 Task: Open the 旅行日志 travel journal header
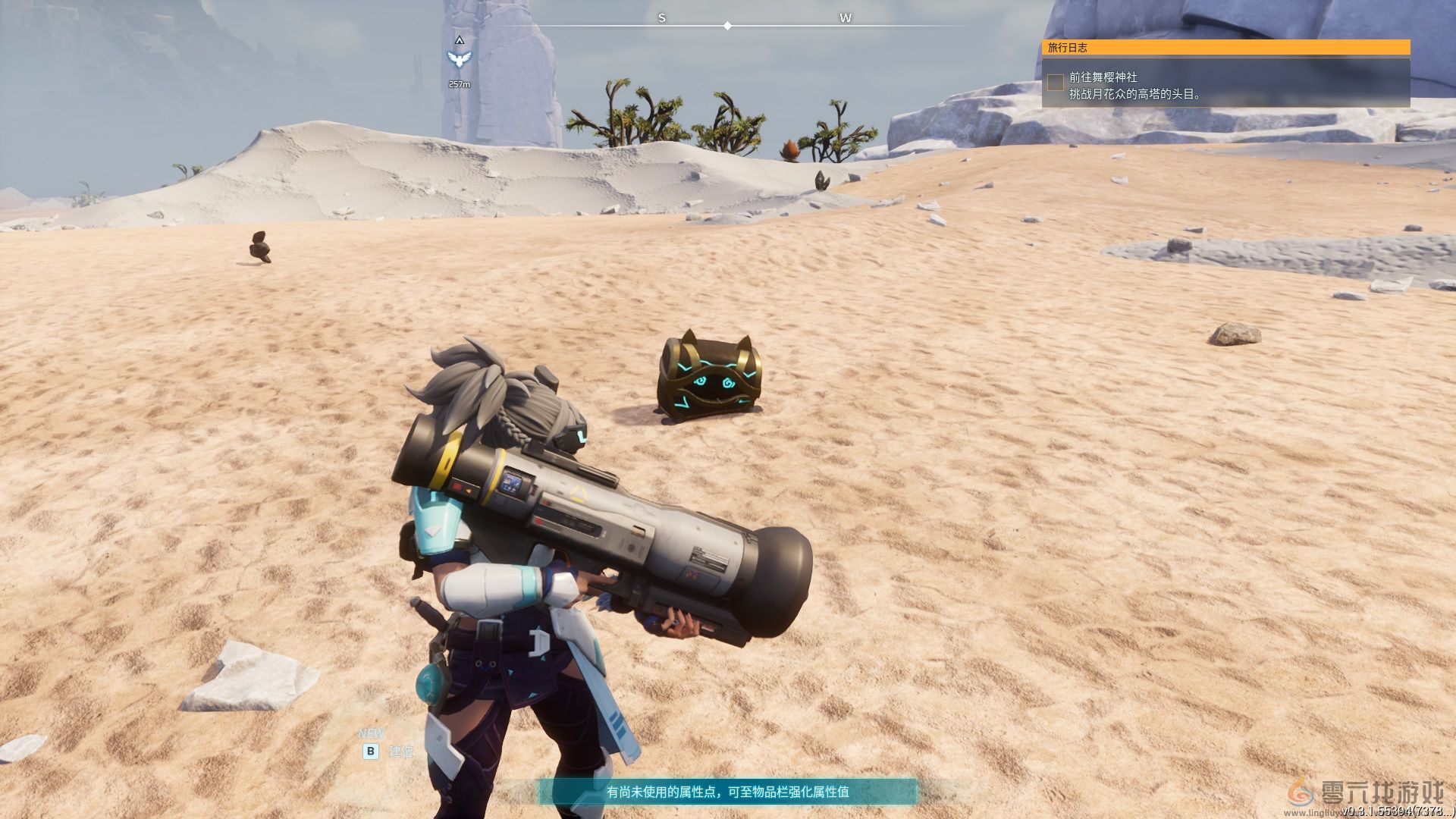(1225, 47)
